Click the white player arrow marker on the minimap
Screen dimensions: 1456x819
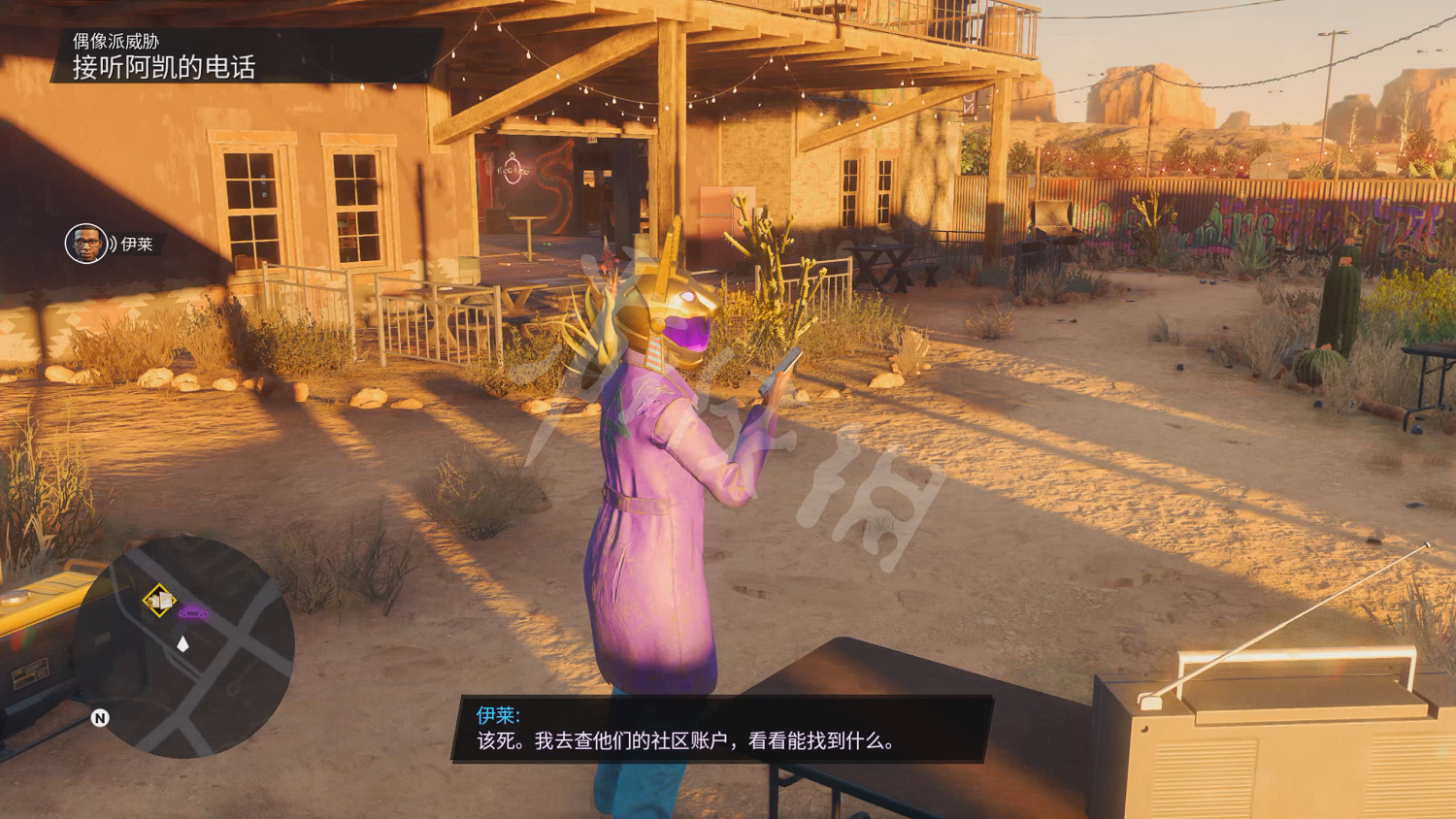[x=182, y=643]
